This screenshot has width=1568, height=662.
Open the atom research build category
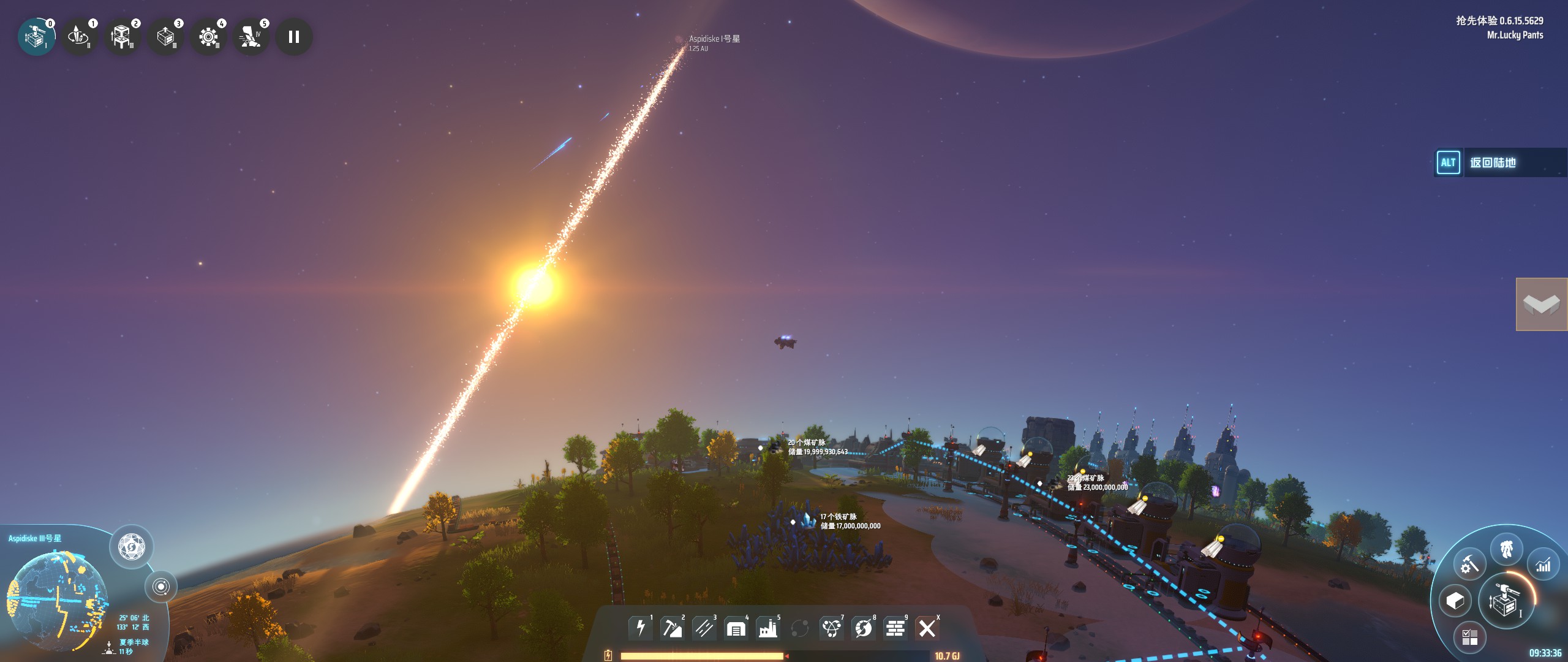(831, 628)
